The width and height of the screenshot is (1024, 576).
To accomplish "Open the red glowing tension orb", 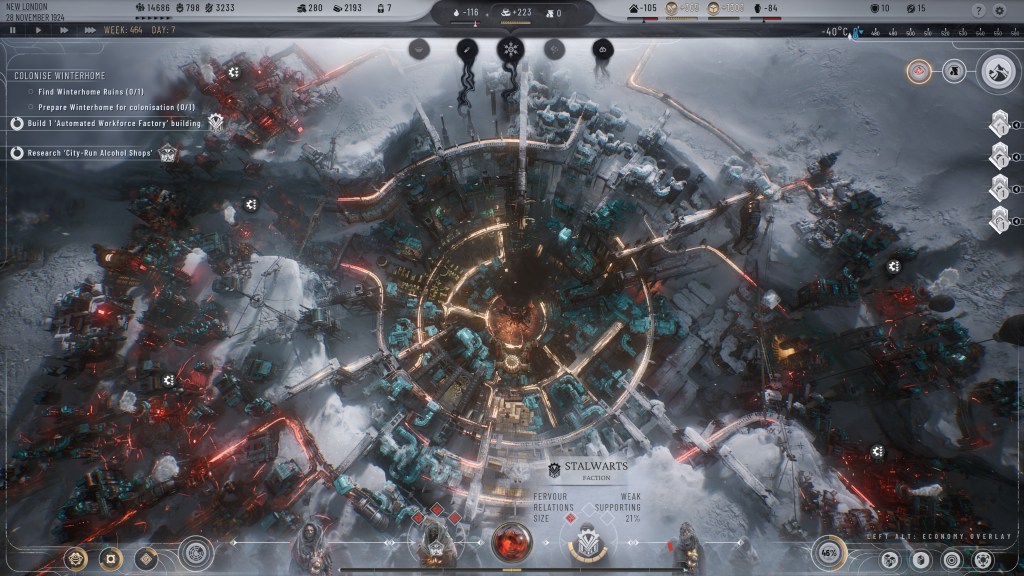I will tap(511, 541).
